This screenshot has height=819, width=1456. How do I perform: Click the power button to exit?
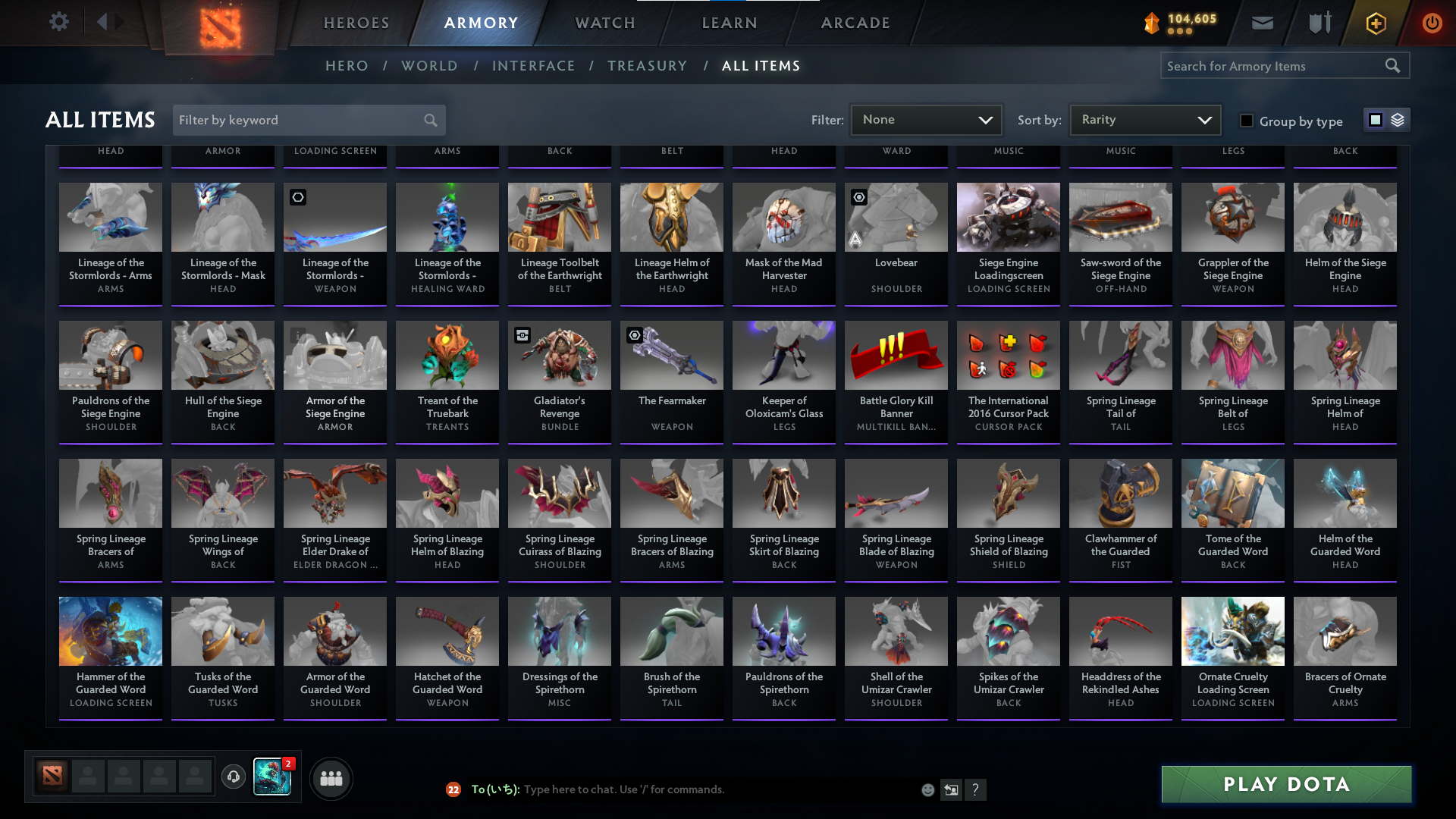1432,23
